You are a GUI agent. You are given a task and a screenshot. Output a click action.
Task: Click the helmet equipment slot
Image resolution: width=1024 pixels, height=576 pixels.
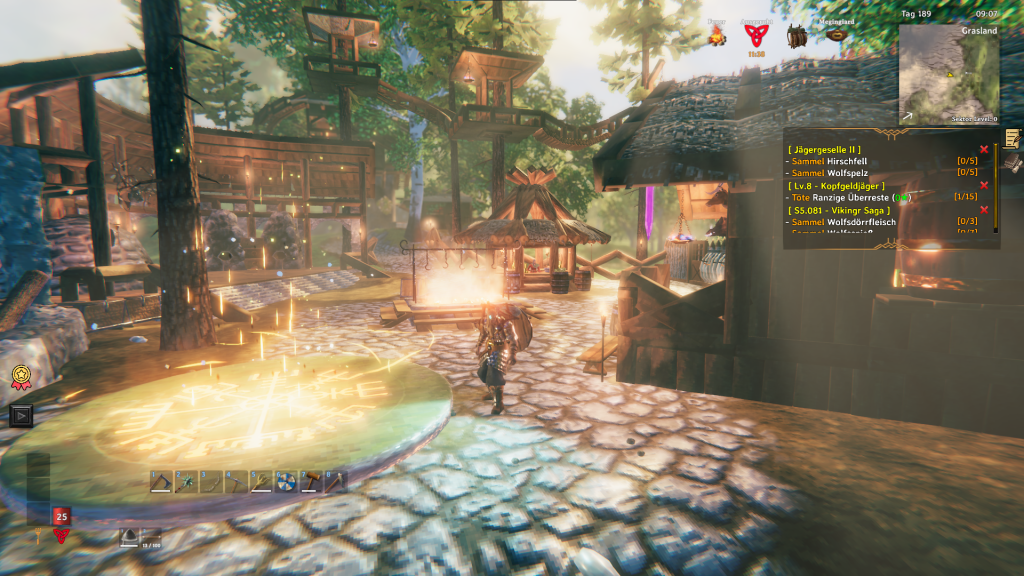(x=130, y=537)
